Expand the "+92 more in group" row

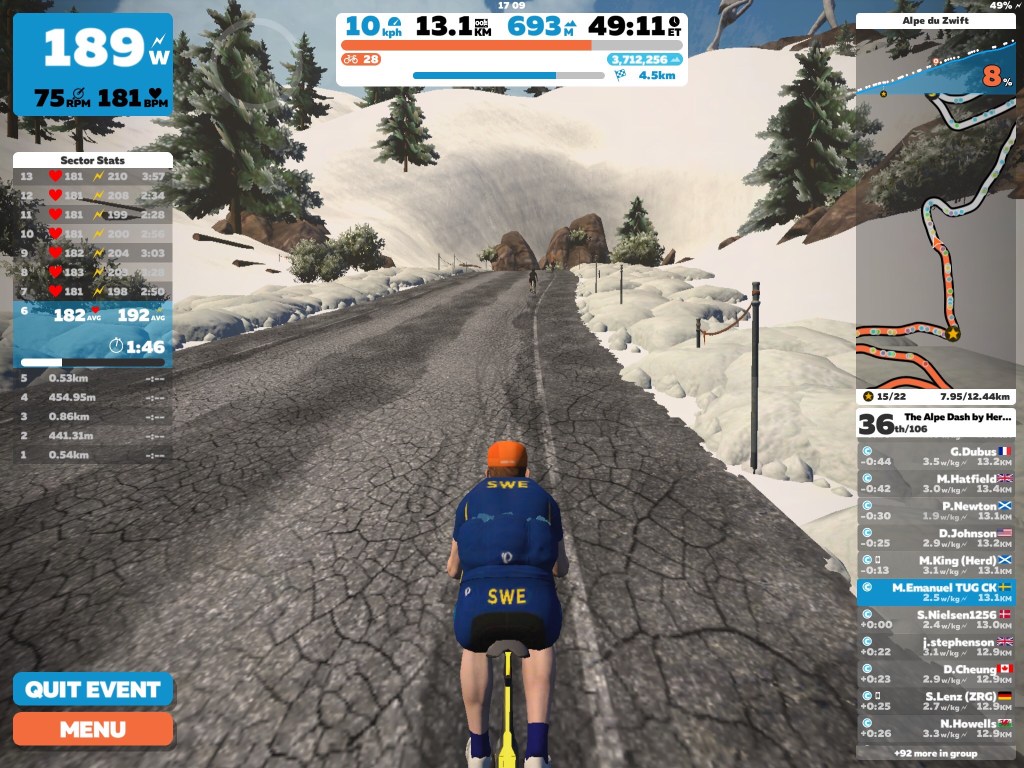click(x=935, y=753)
